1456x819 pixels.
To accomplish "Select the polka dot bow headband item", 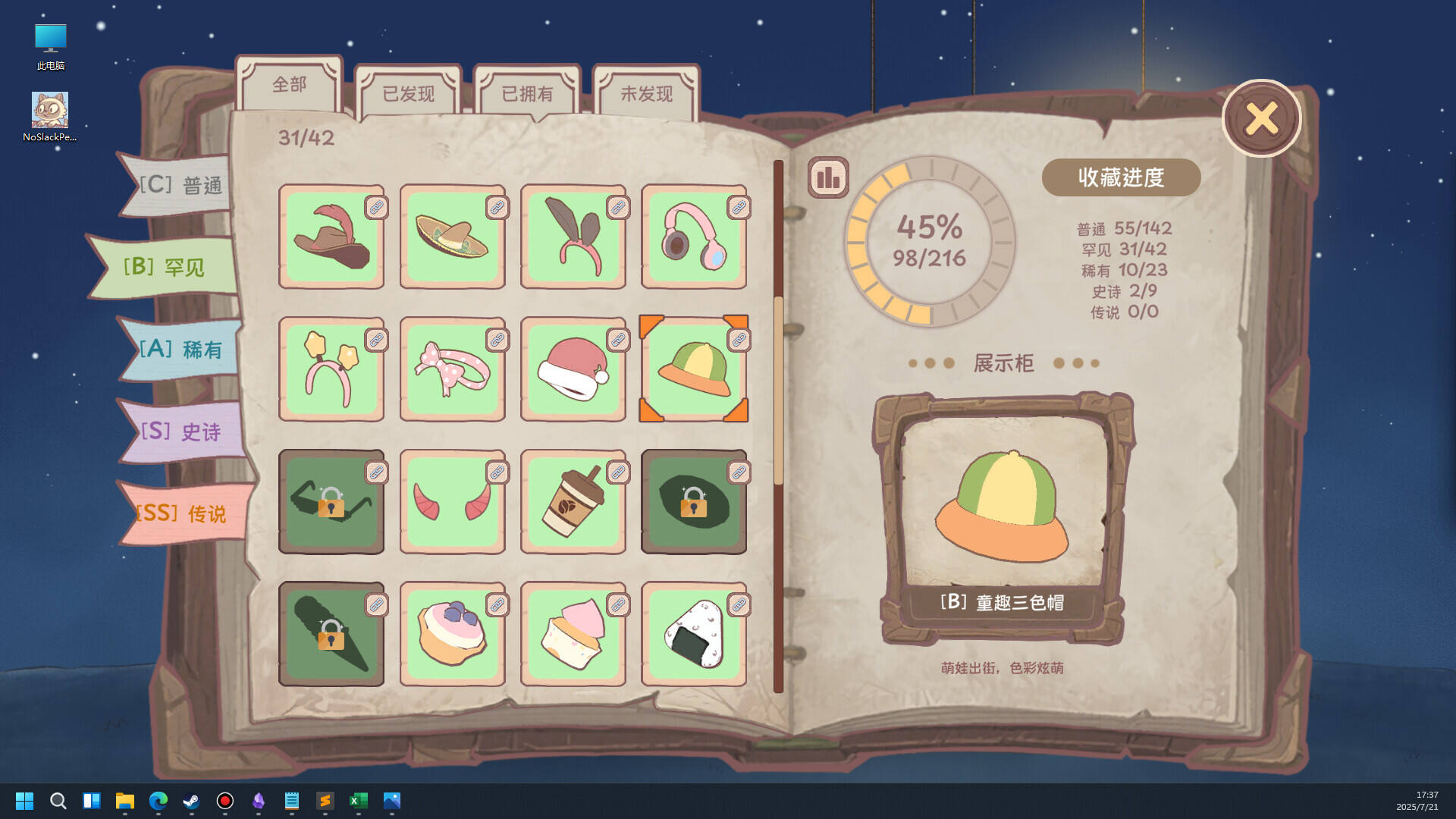I will tap(452, 369).
